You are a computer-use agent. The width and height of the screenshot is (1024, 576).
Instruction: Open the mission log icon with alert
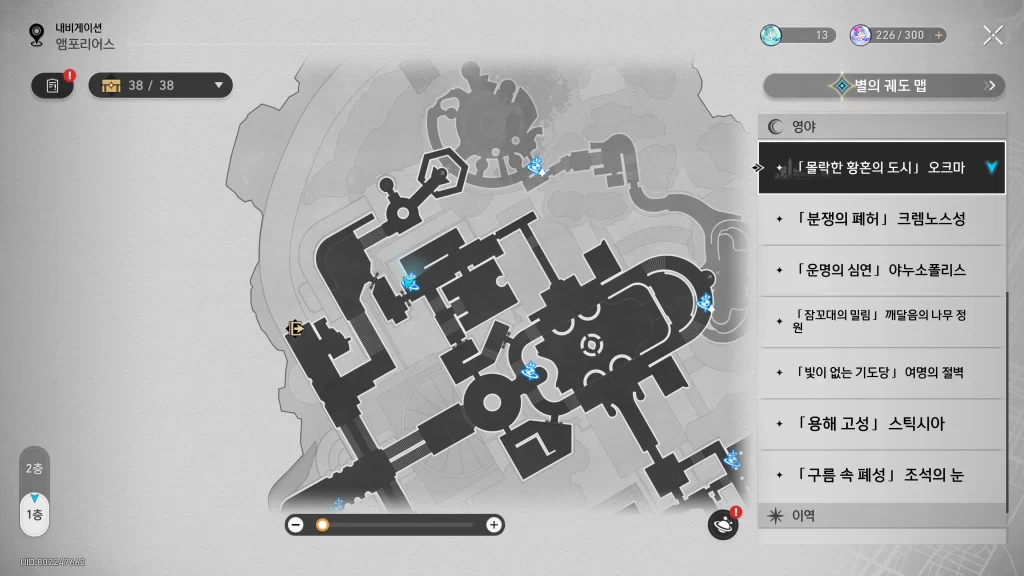tap(52, 86)
